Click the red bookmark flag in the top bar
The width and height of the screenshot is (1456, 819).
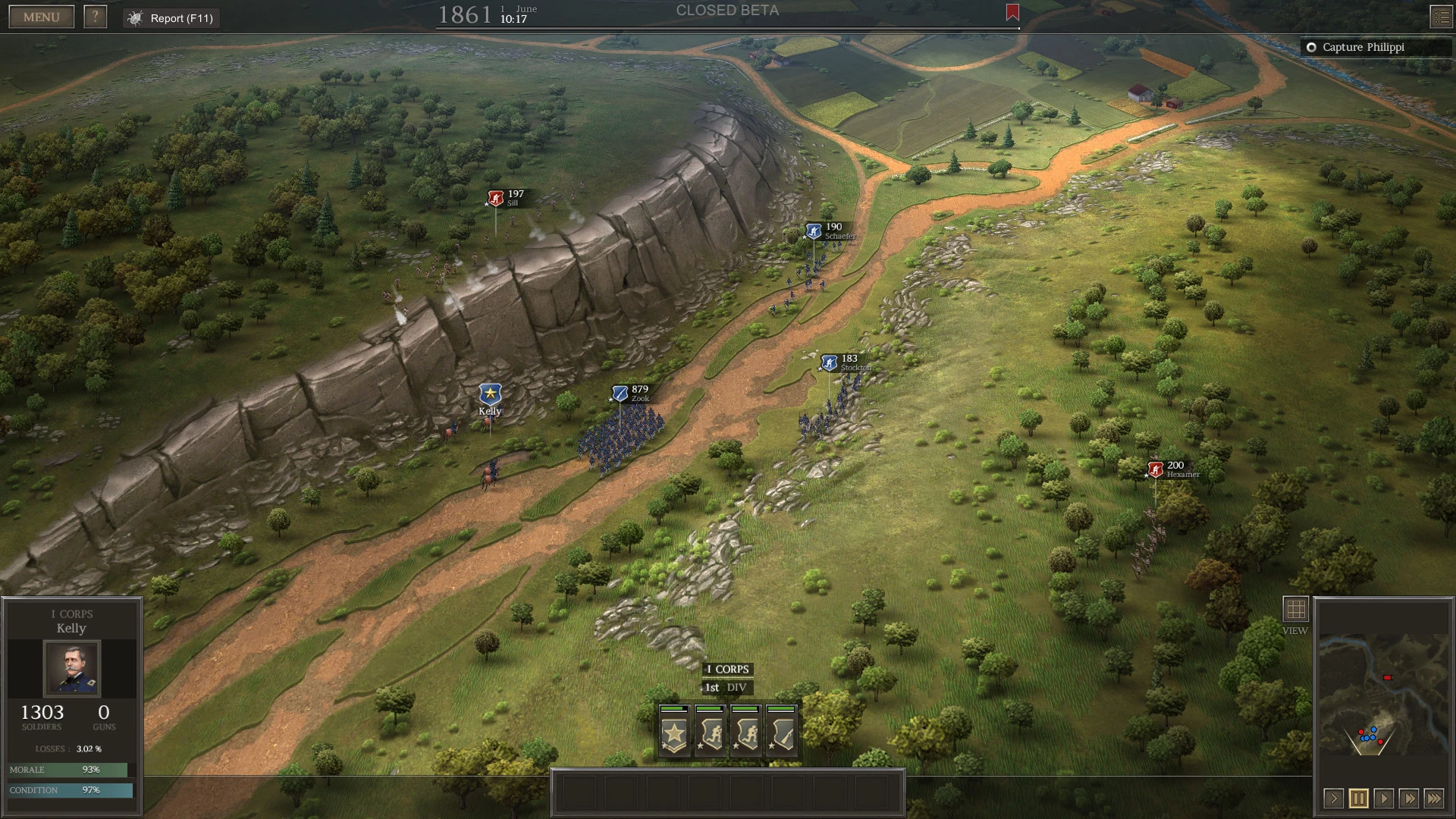tap(1012, 13)
